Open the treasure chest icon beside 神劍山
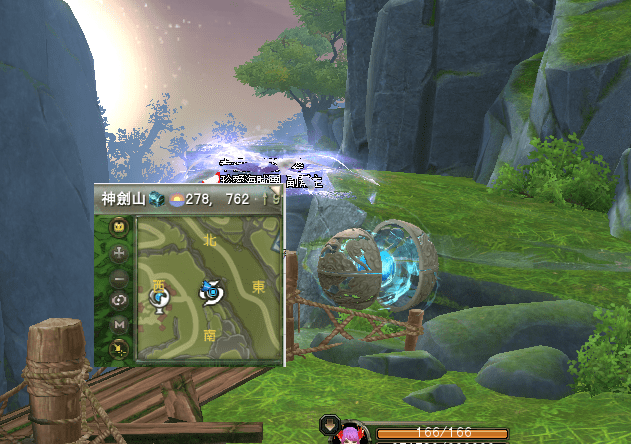 coord(156,200)
